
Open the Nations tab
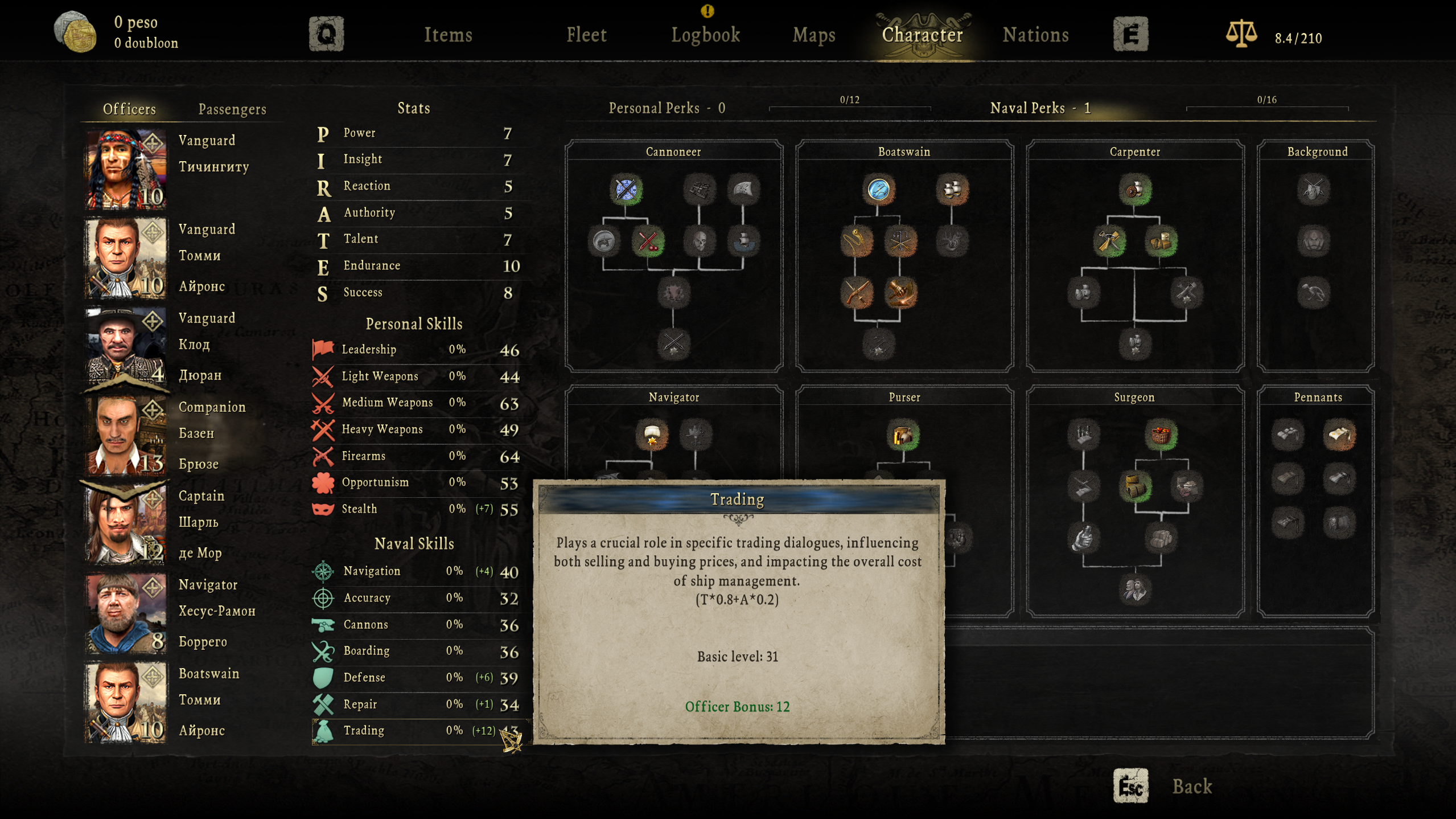tap(1035, 35)
